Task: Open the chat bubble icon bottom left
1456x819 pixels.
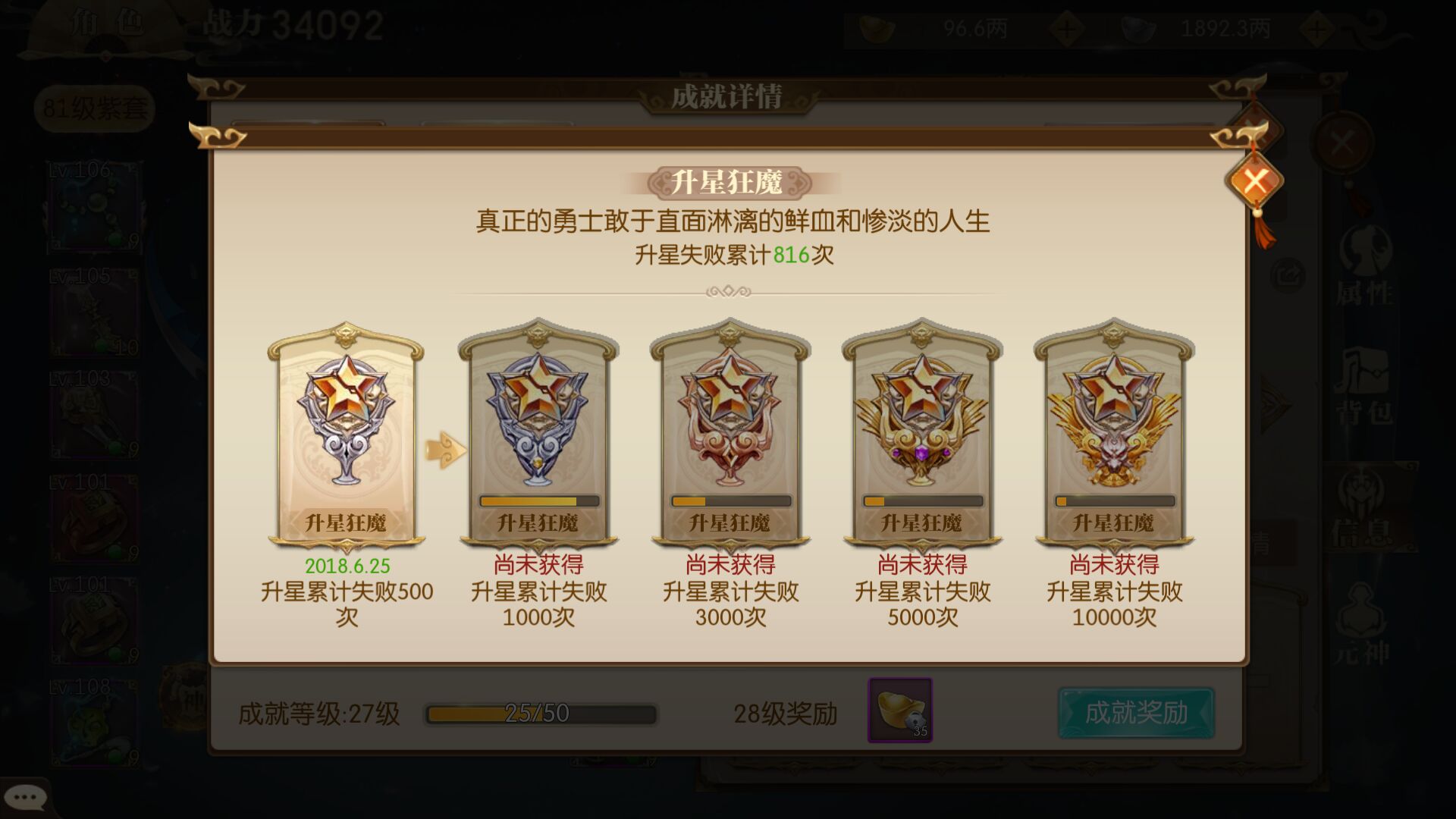Action: 27,796
